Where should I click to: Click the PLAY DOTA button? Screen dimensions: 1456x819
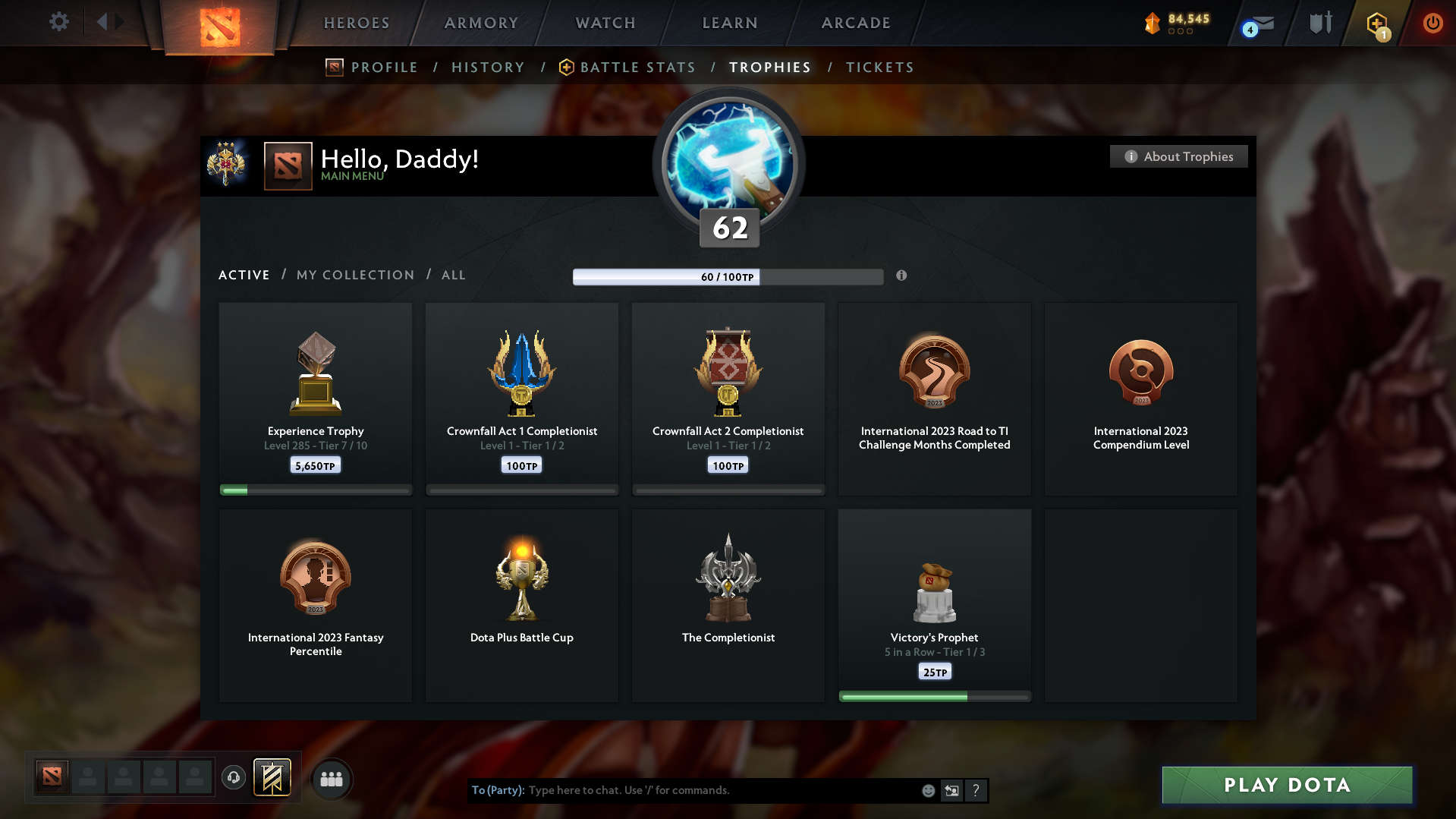click(x=1286, y=785)
